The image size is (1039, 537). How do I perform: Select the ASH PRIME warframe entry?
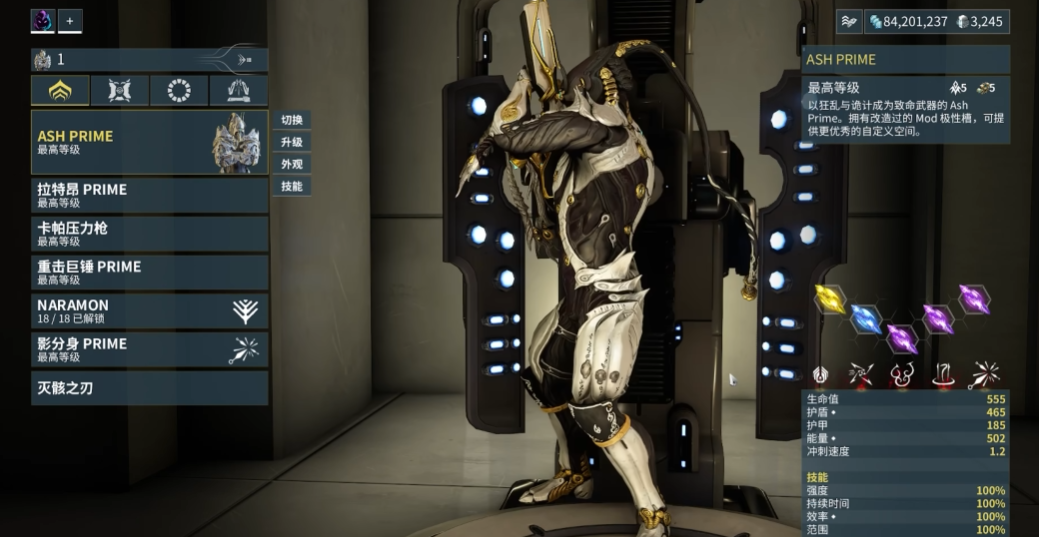coord(149,142)
